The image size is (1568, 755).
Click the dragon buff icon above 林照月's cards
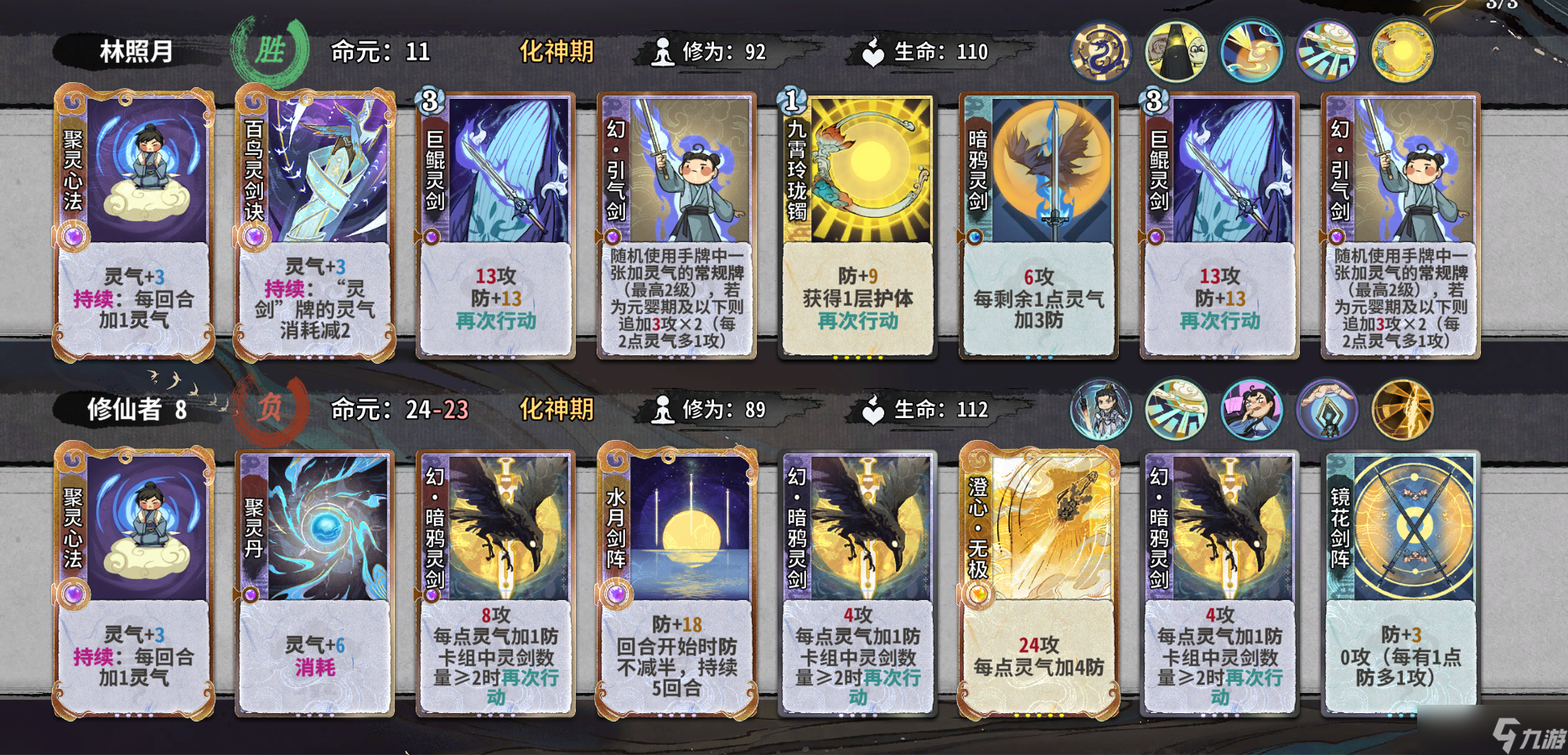(1100, 50)
